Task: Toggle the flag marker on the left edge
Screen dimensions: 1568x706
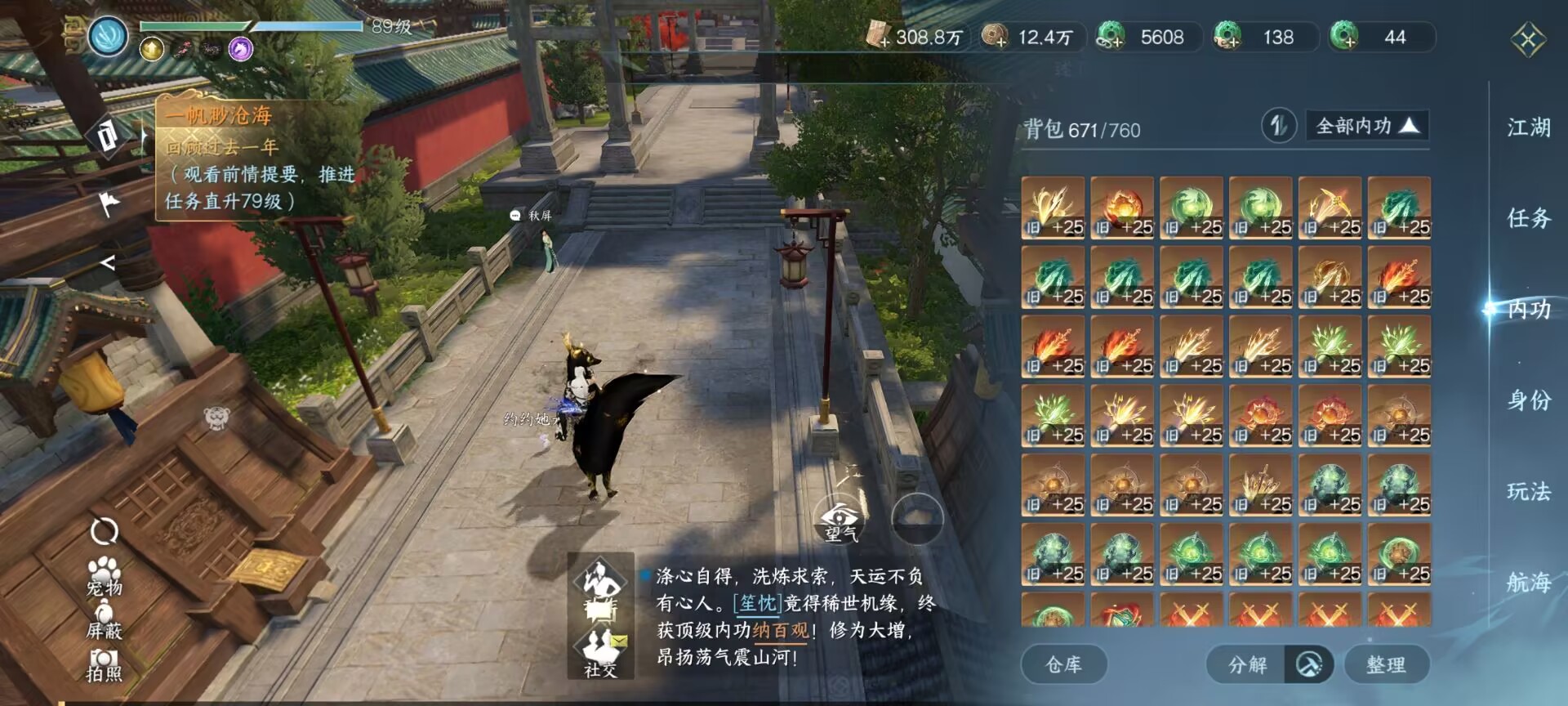Action: [112, 202]
